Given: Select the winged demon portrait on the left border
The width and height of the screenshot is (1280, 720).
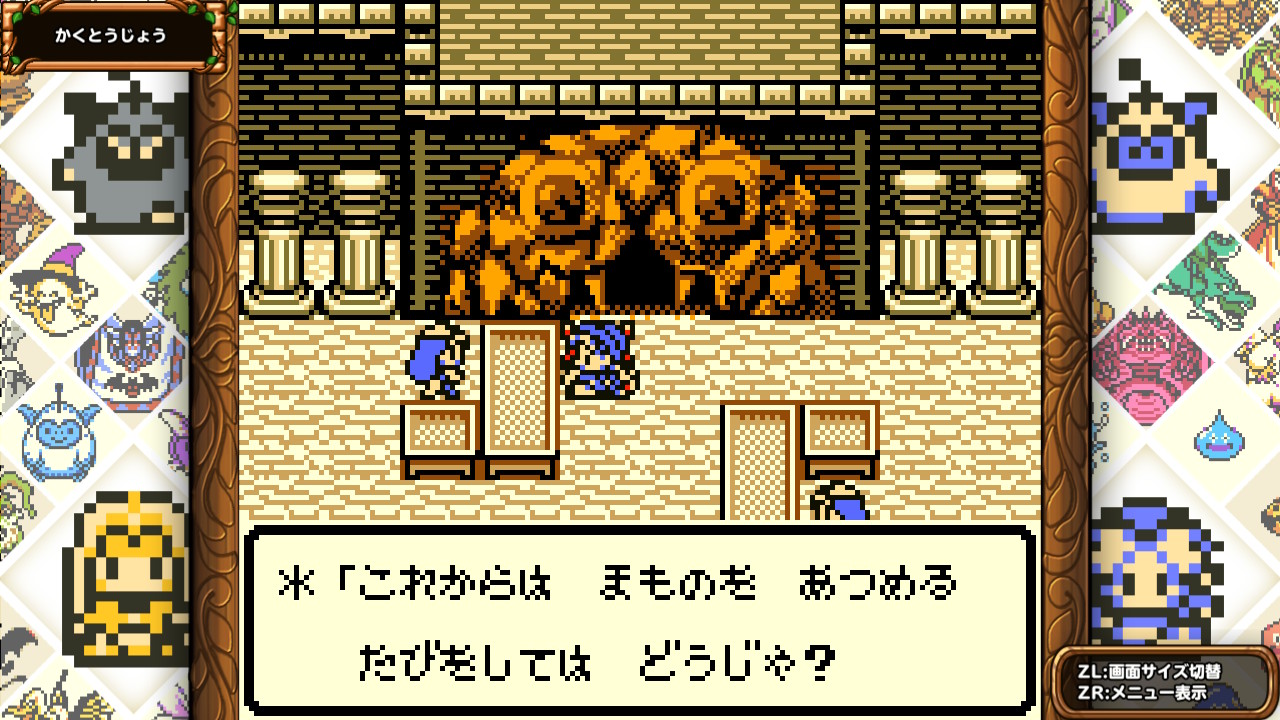Looking at the screenshot, I should pos(126,350).
